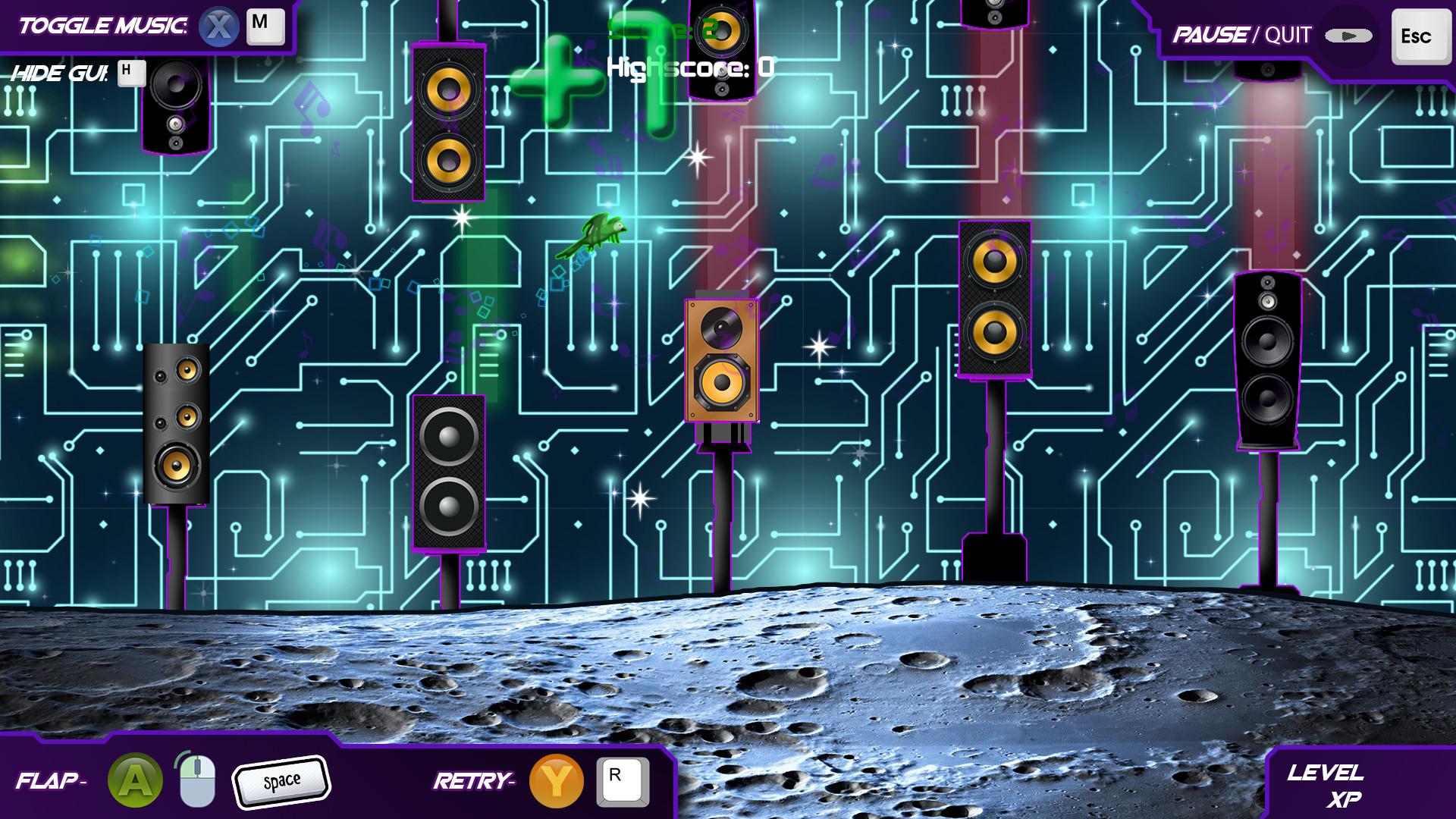1456x819 pixels.
Task: Flip the pause toggle switch with play arrow
Action: 1348,34
